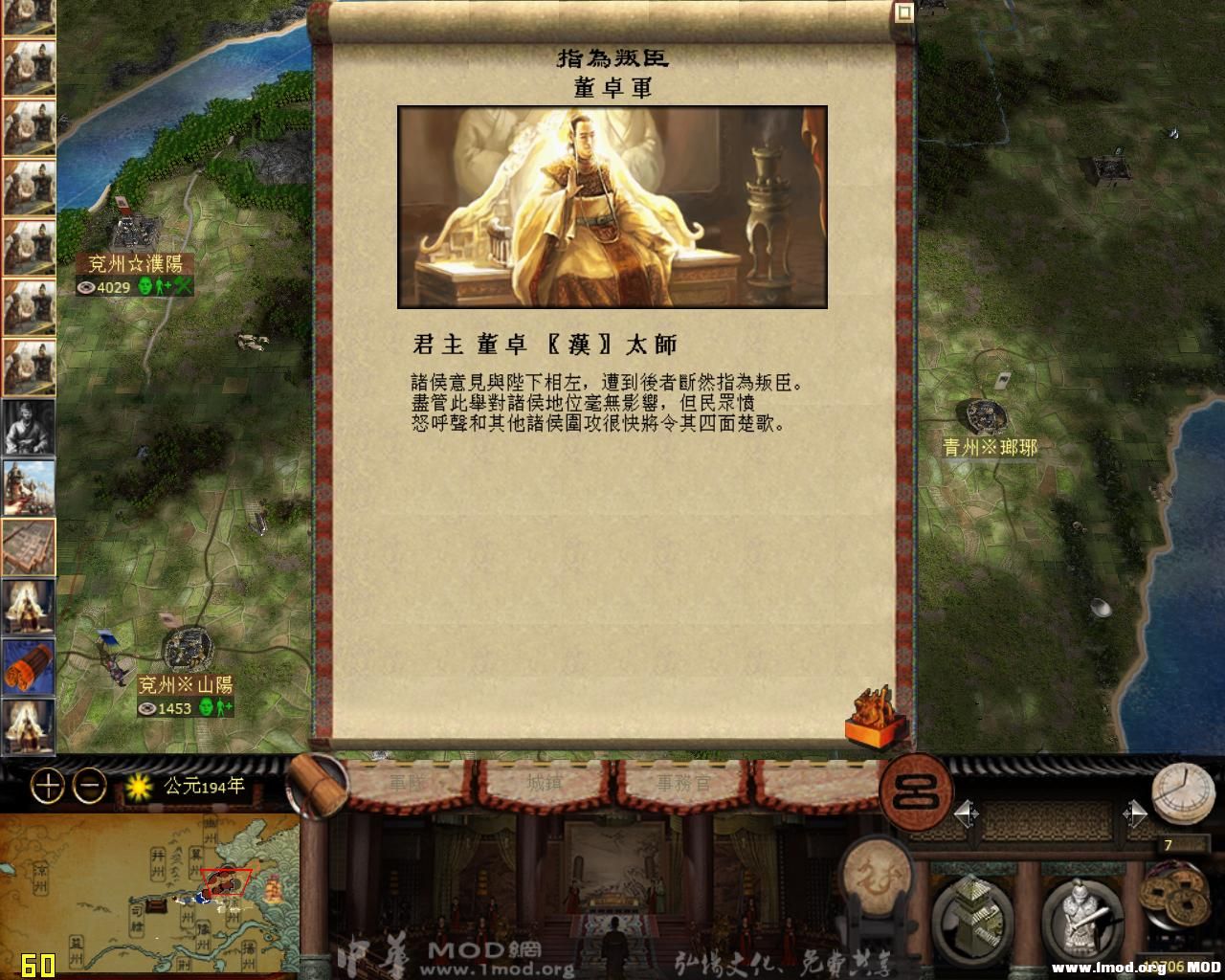Click the sun season icon beside 公元194年
Image resolution: width=1225 pixels, height=980 pixels.
click(140, 786)
